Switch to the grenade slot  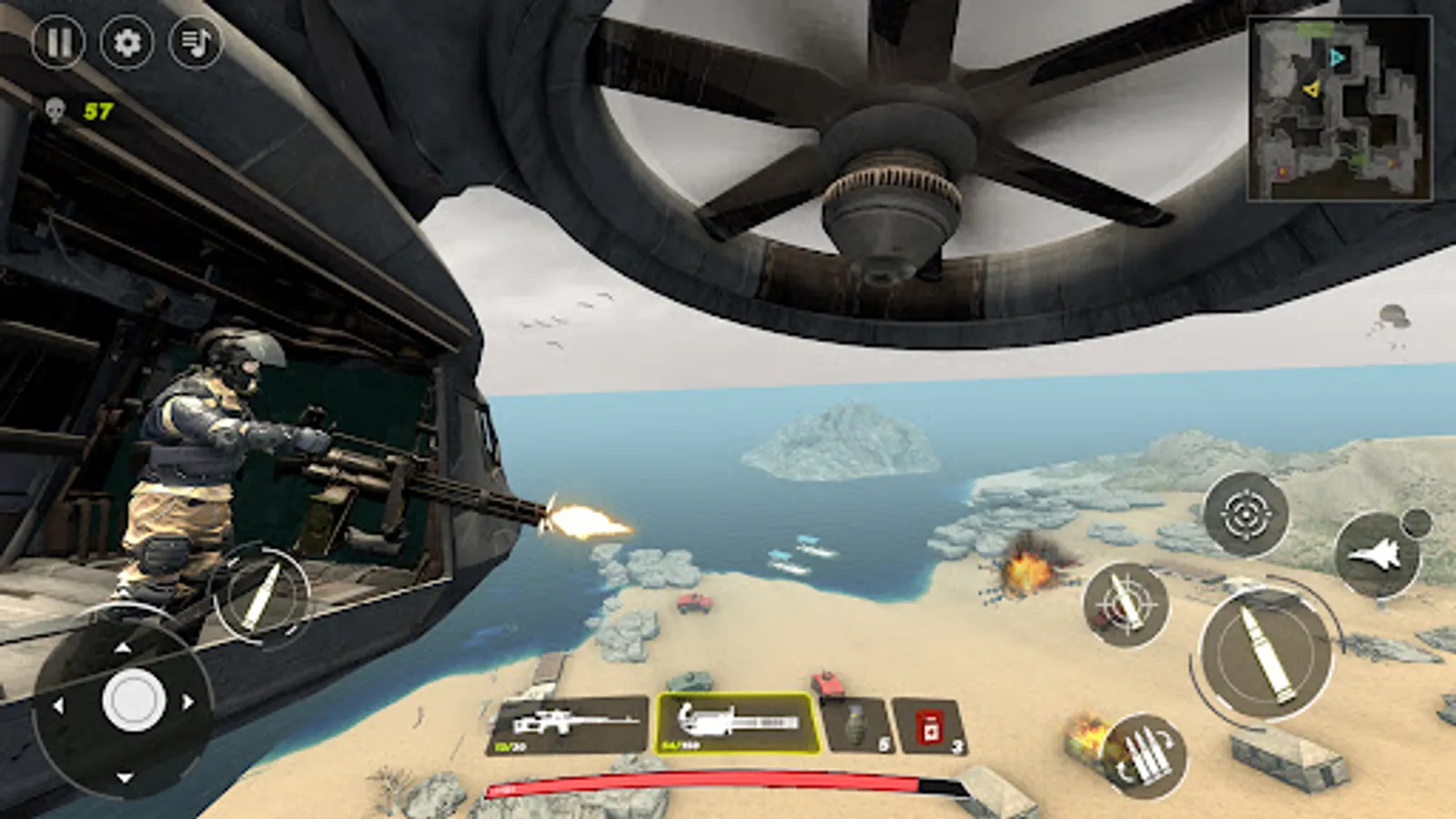[x=856, y=723]
